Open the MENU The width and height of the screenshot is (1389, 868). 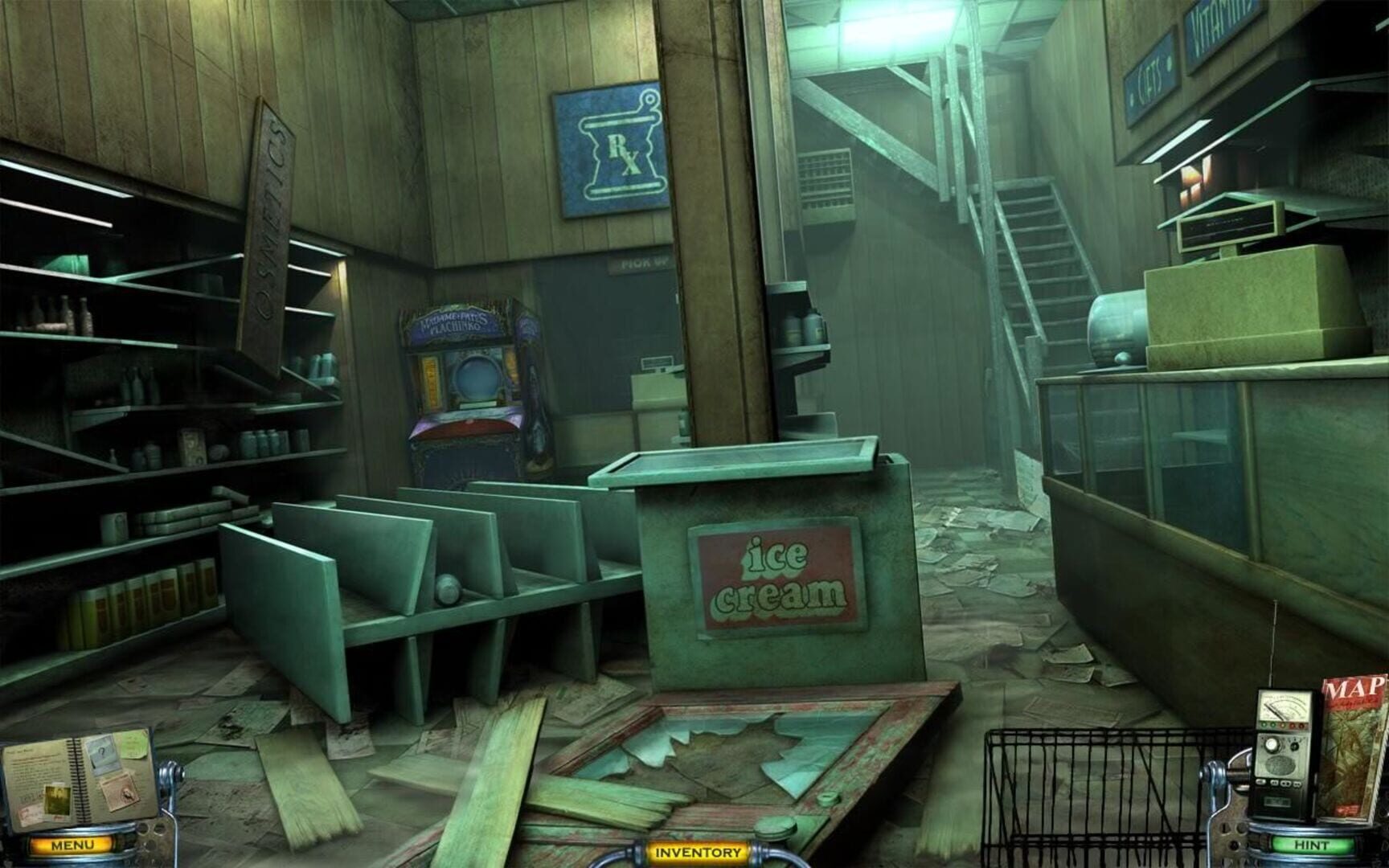pos(72,845)
